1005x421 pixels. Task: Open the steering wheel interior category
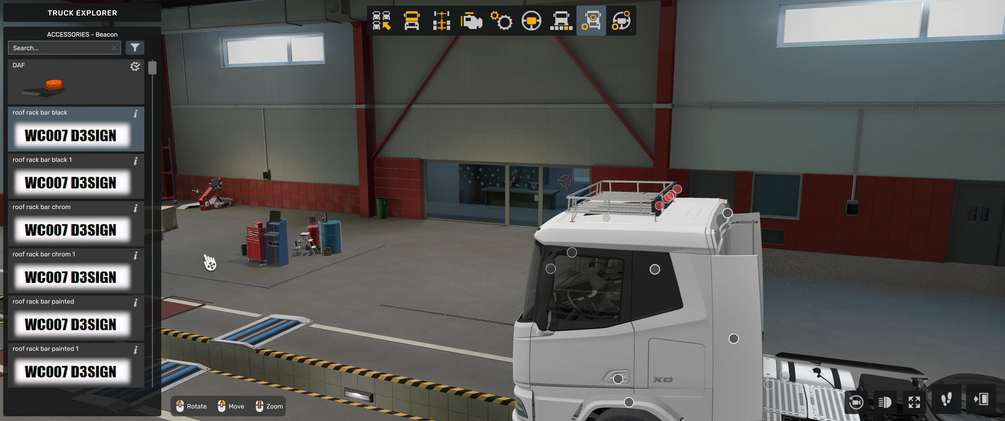(531, 21)
